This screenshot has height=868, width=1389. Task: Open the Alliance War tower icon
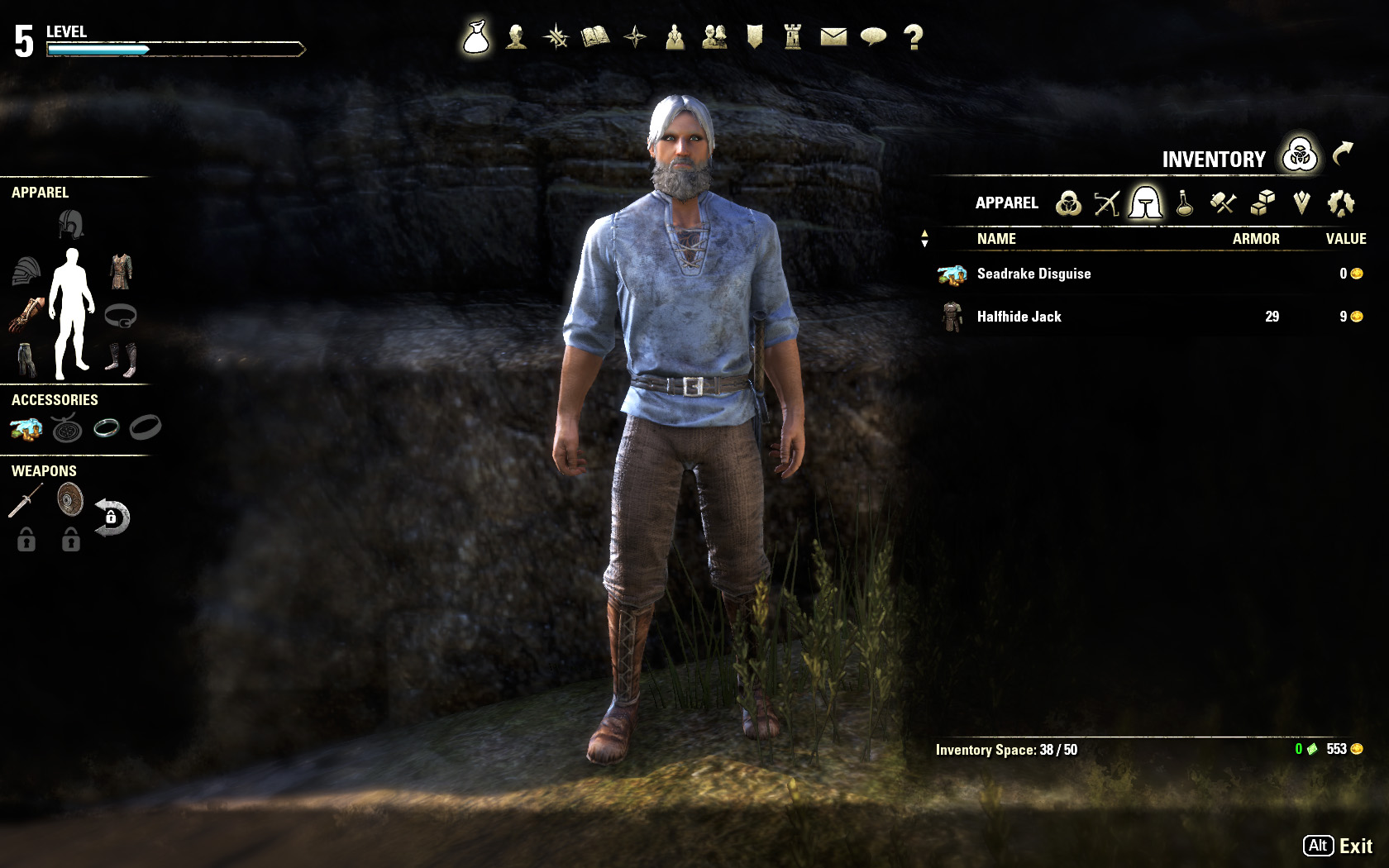[793, 37]
